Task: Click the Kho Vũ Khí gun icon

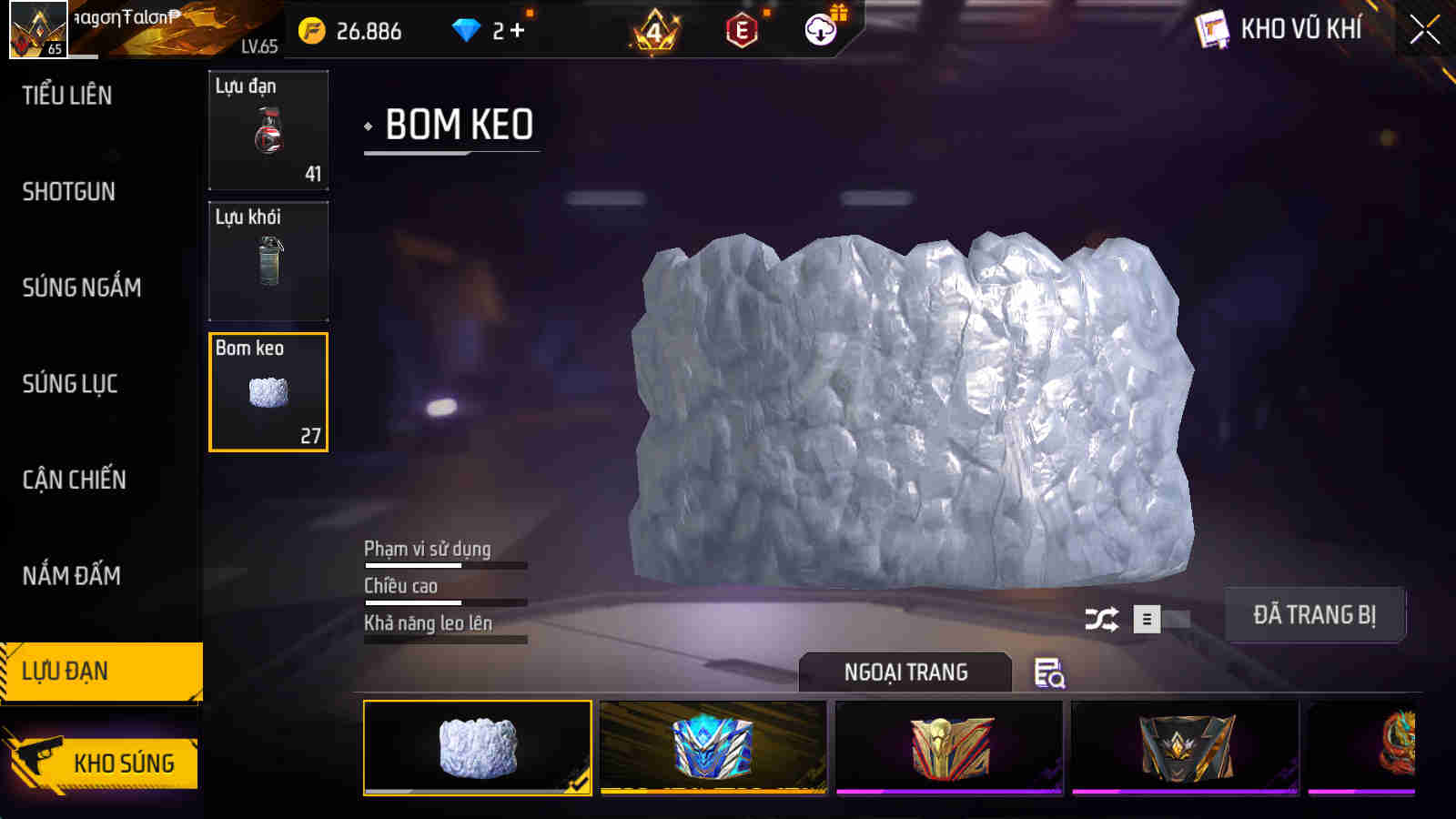Action: pyautogui.click(x=1211, y=28)
